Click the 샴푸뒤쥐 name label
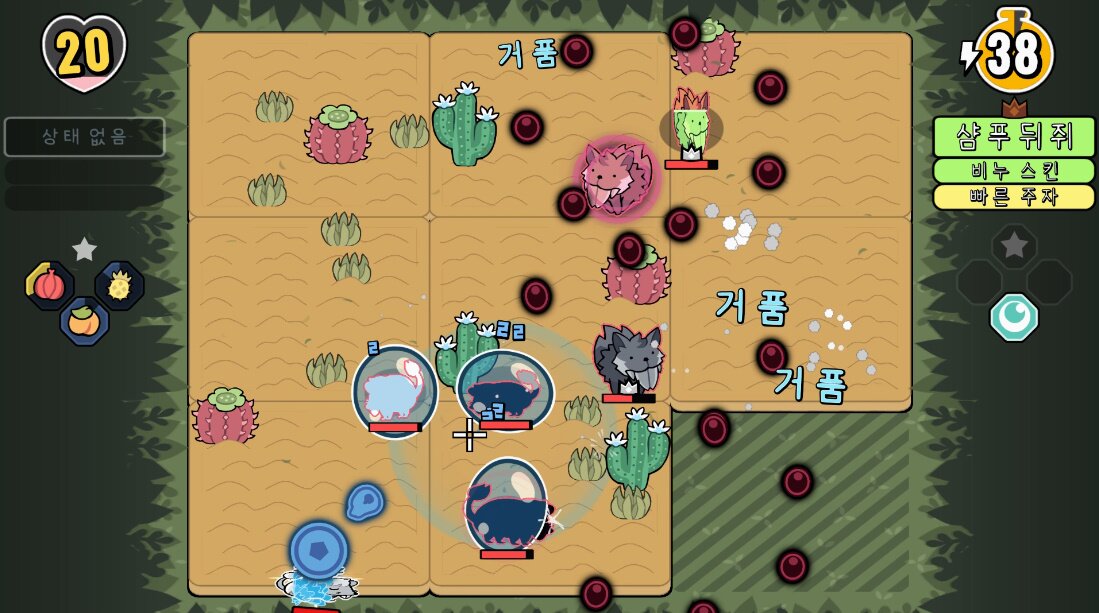Viewport: 1099px width, 613px height. point(1013,137)
